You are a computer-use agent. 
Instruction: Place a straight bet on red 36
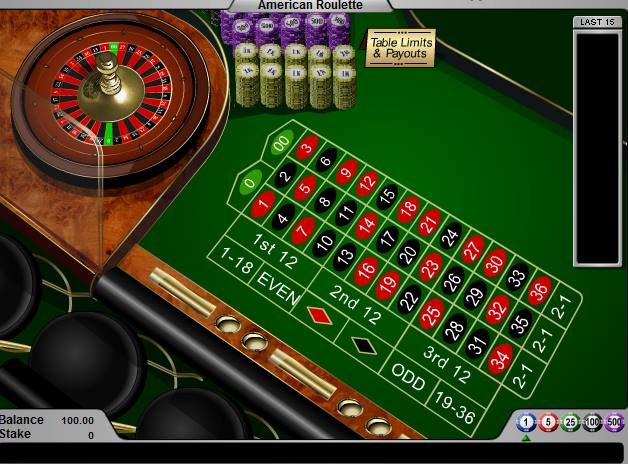point(539,290)
